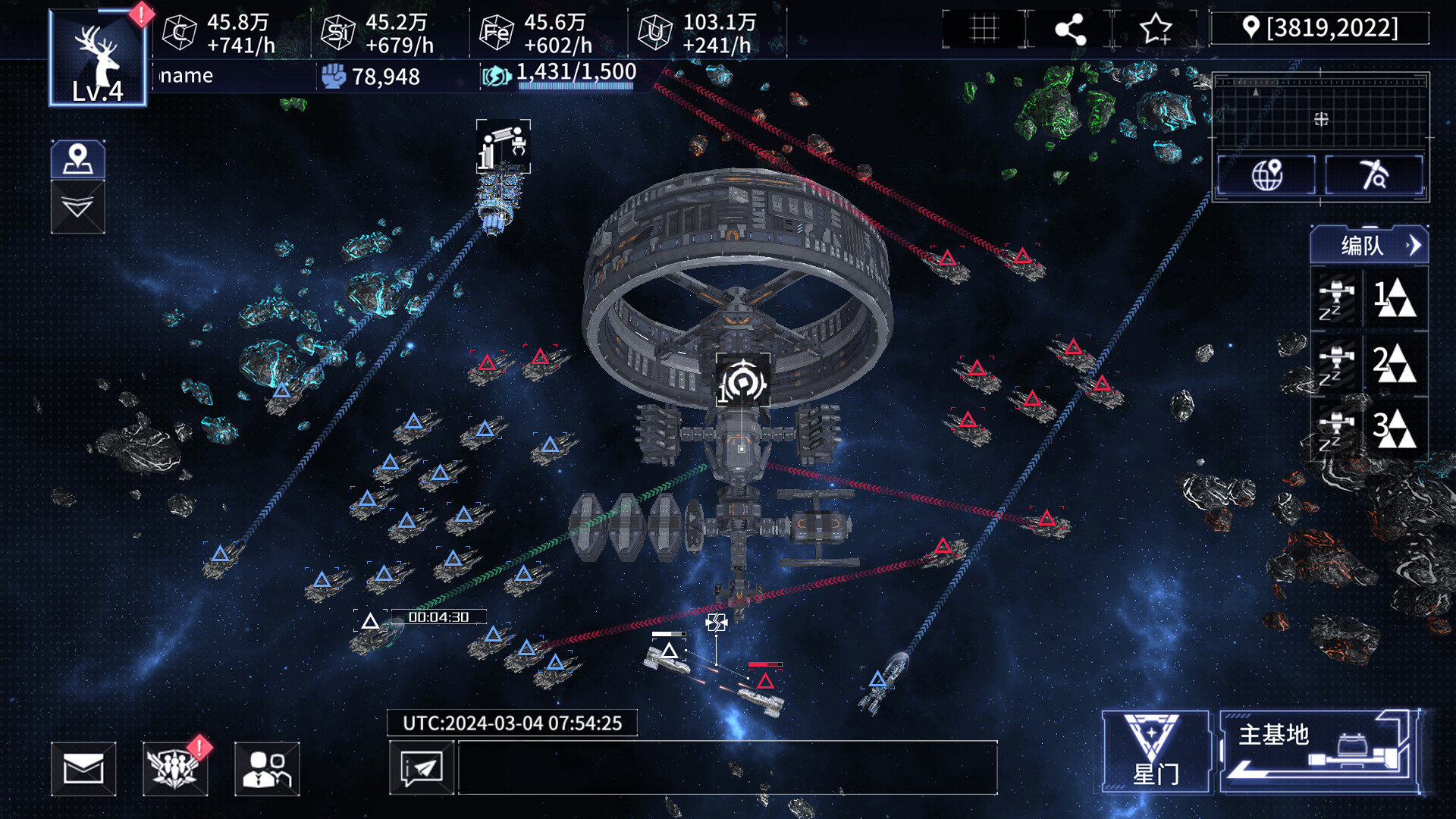Click the coordinates locator field
This screenshot has width=1456, height=819.
tap(1320, 28)
